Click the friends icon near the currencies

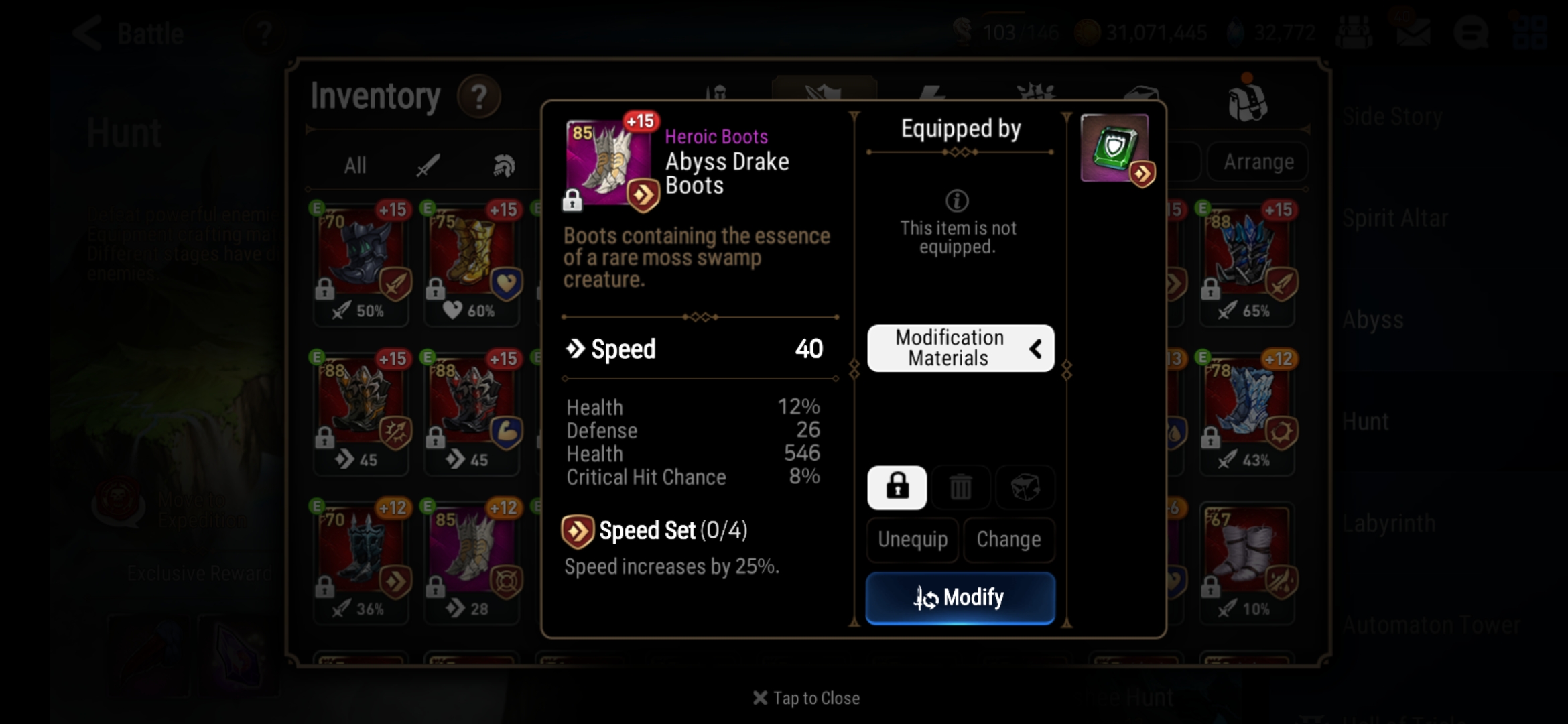[x=1354, y=30]
